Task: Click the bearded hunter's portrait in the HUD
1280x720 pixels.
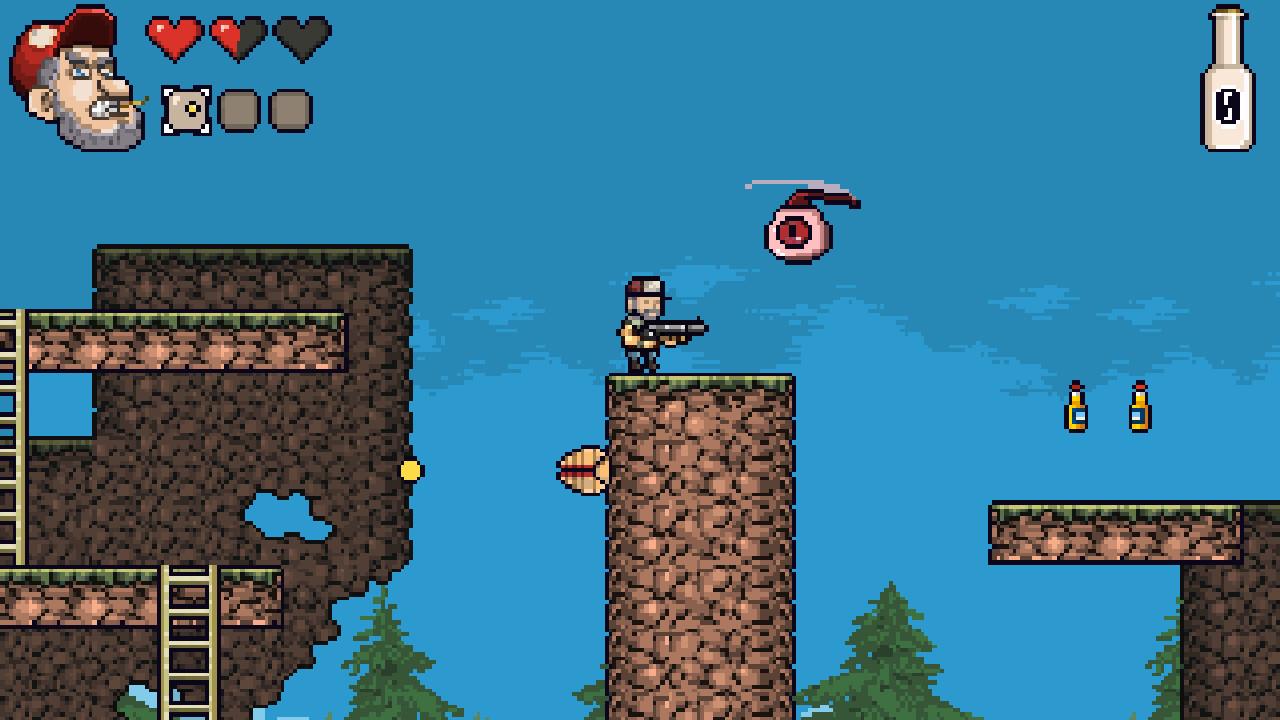Action: (70, 75)
